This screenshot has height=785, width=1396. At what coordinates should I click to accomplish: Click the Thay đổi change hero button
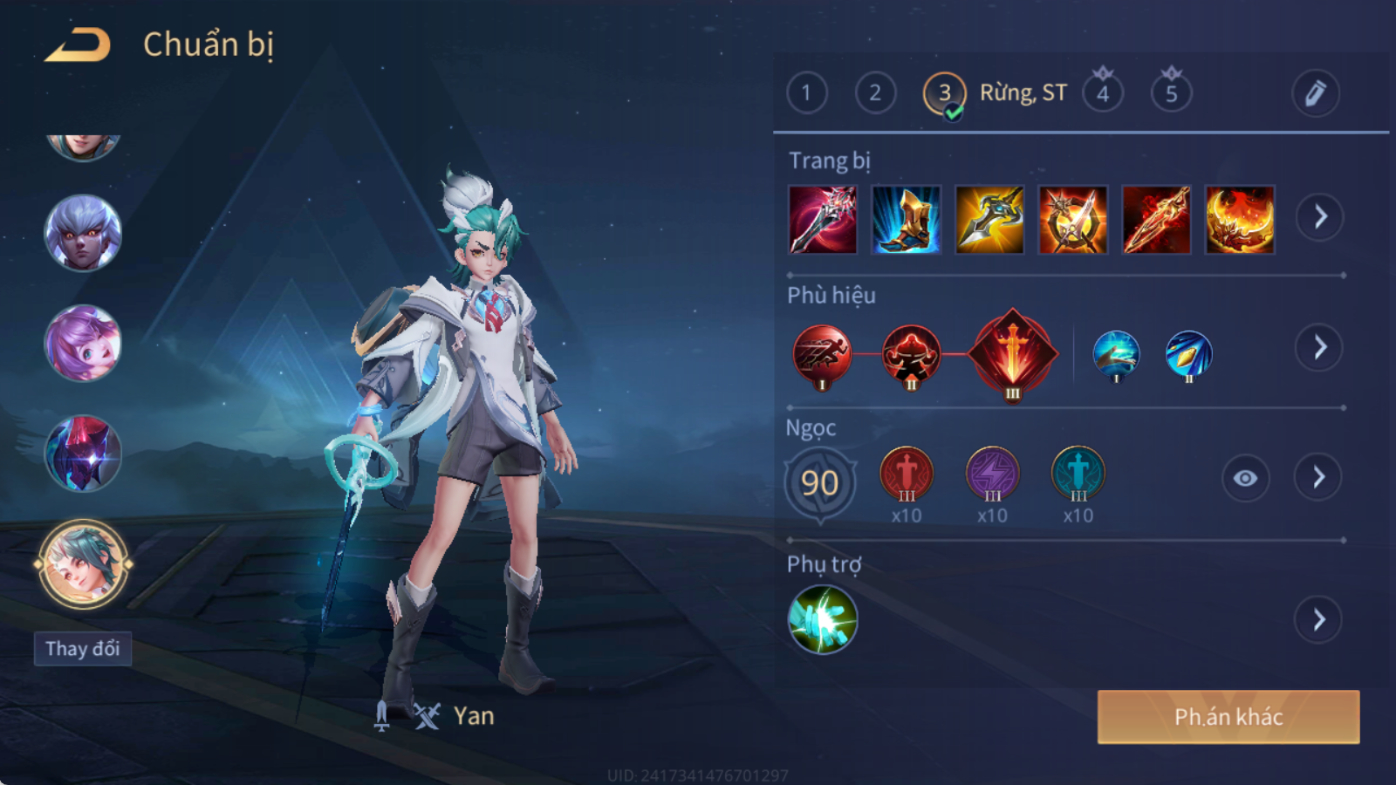coord(82,649)
